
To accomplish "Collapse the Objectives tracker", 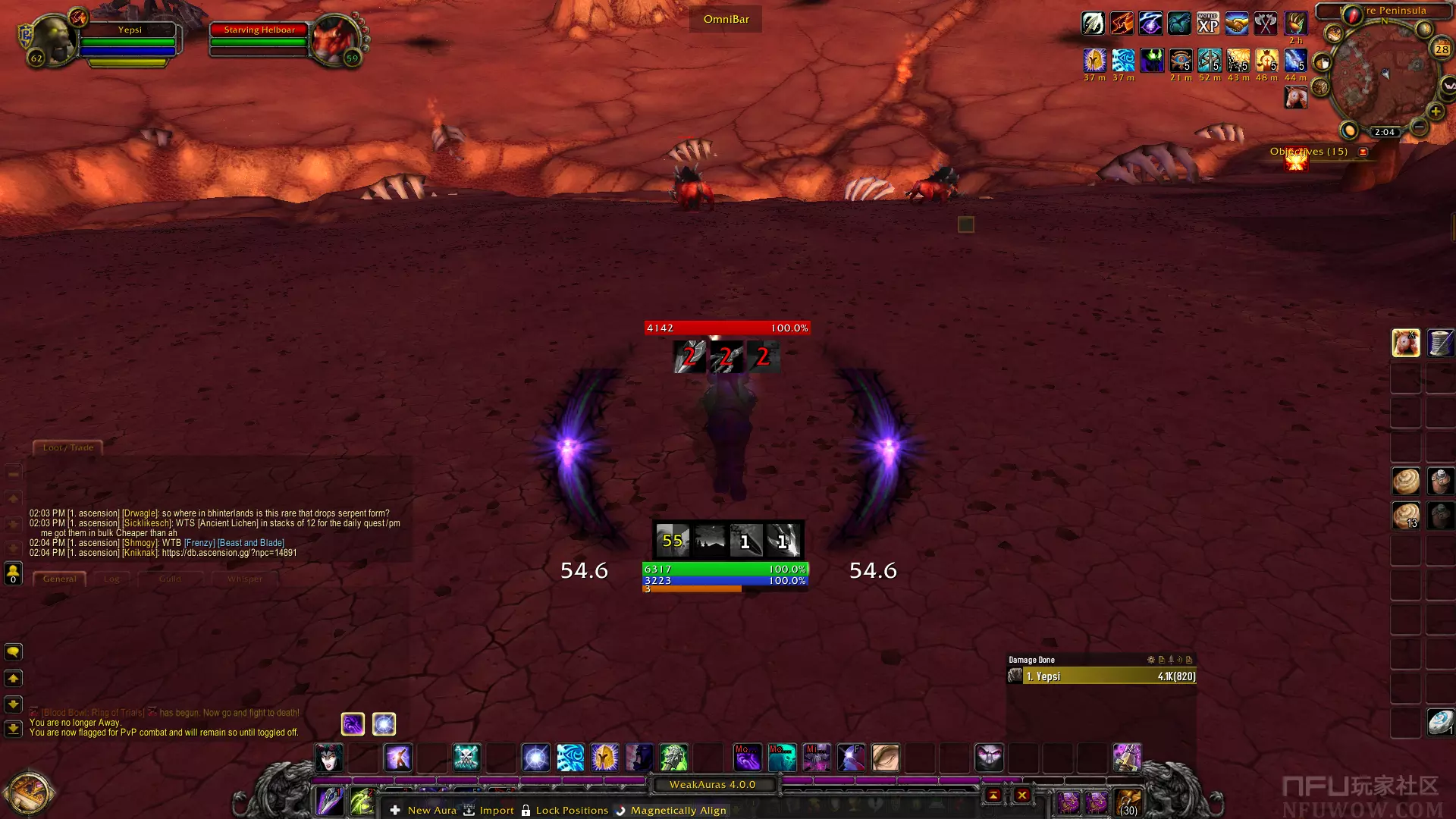I will (1363, 152).
